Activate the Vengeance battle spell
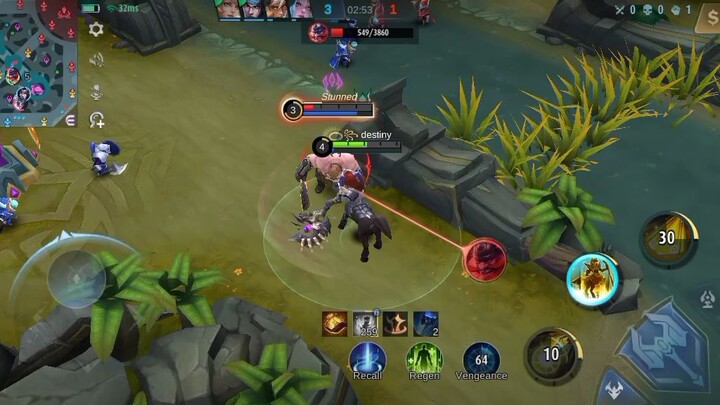 coord(481,358)
